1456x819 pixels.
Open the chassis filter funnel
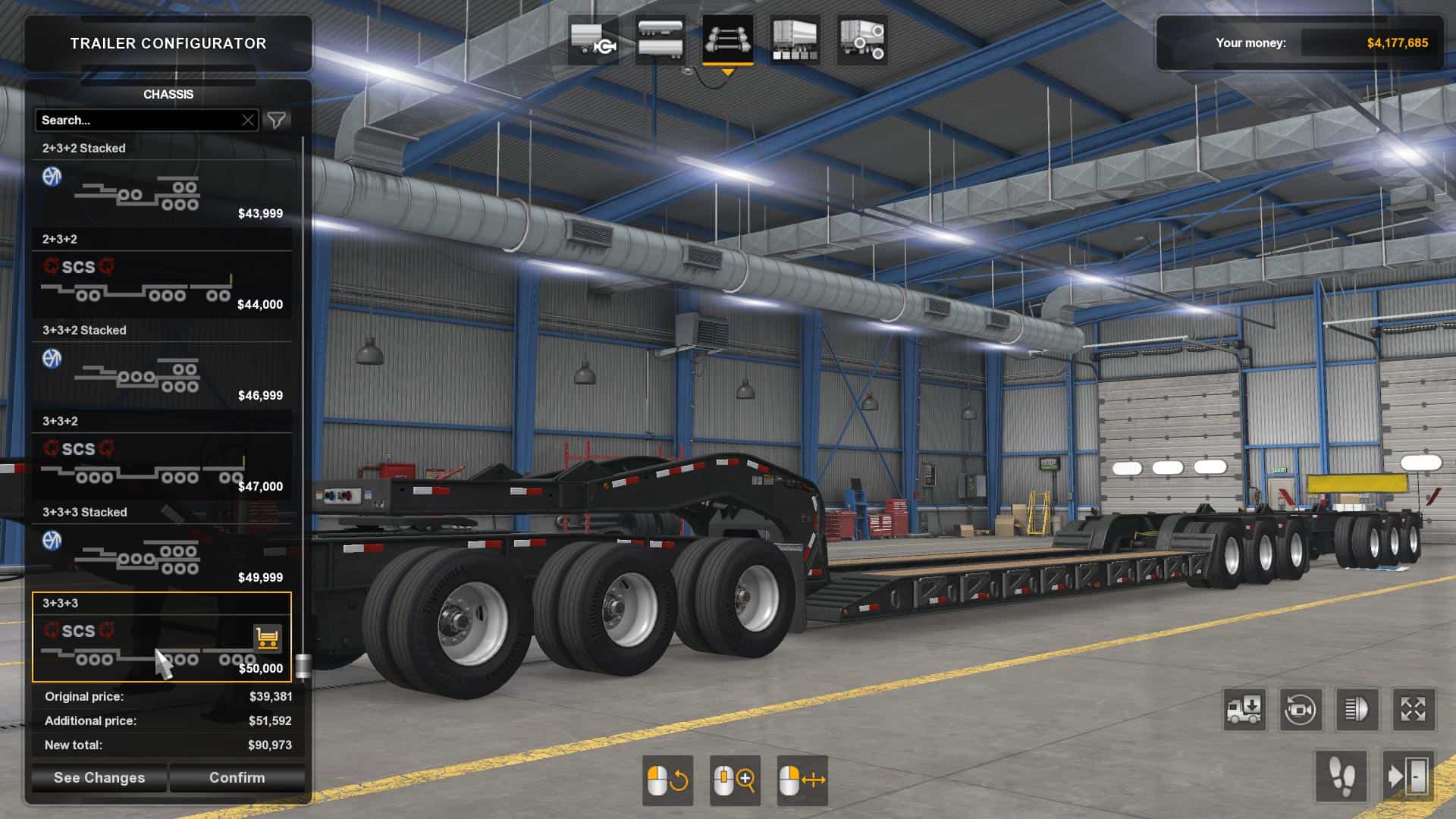(x=277, y=121)
